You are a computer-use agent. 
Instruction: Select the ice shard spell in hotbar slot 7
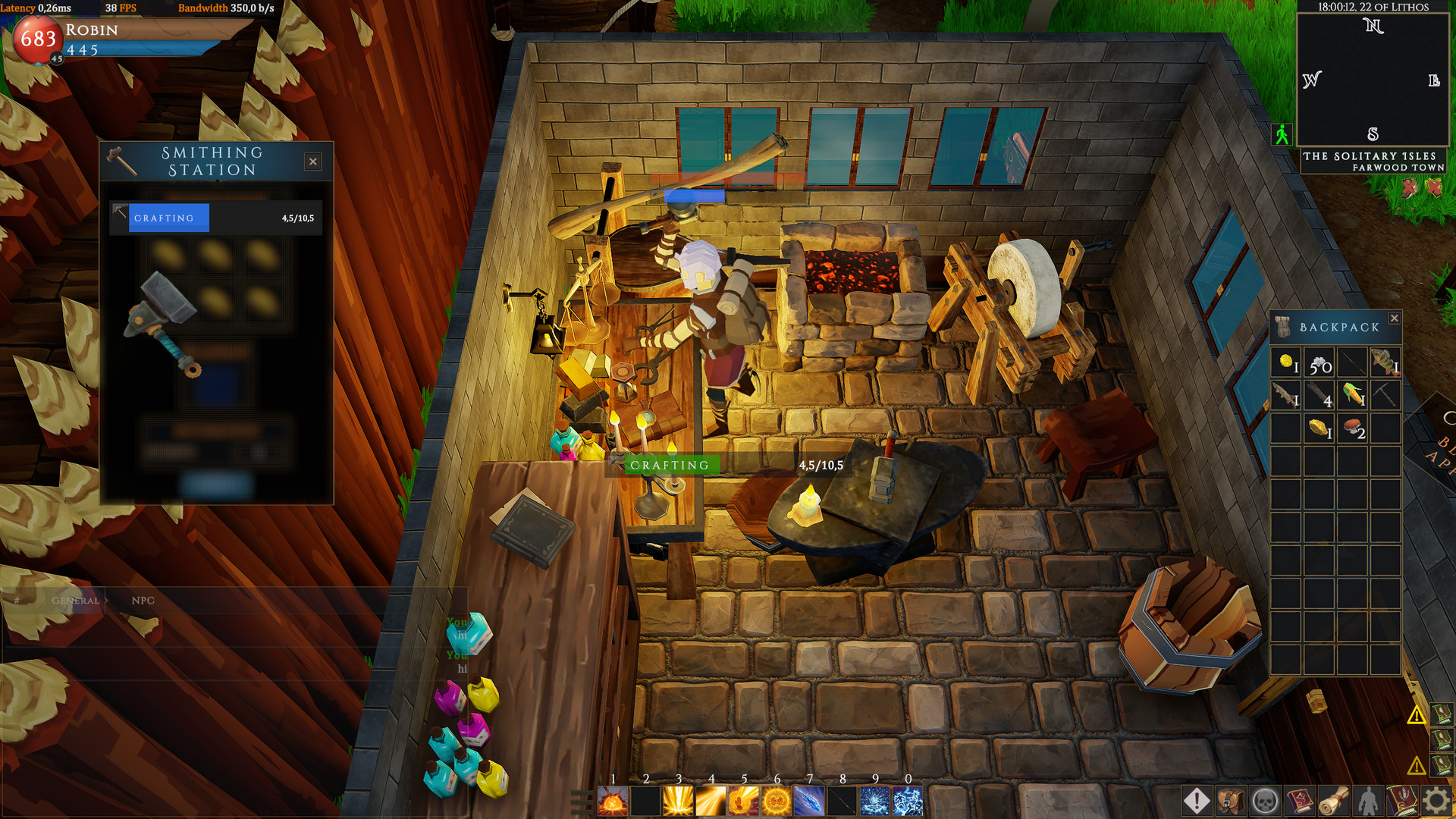(x=810, y=800)
